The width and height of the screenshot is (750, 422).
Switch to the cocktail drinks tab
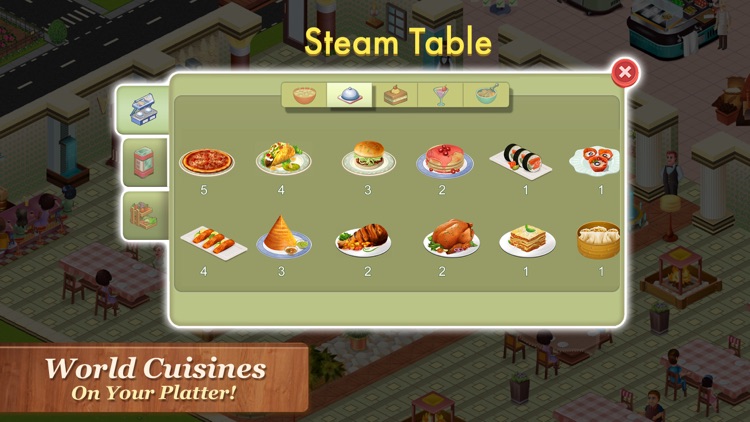tap(441, 95)
